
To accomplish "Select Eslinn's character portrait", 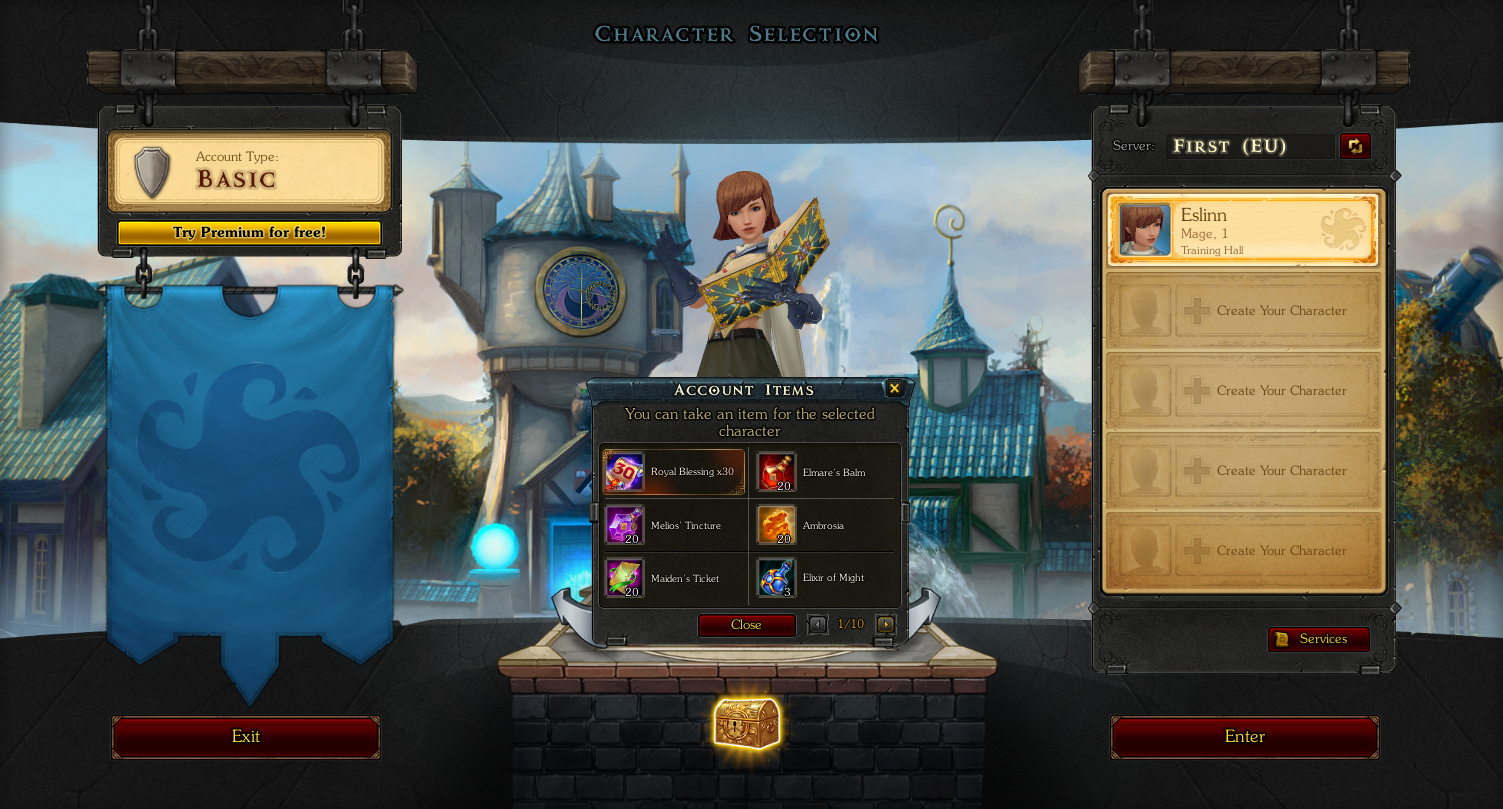I will click(x=1143, y=229).
